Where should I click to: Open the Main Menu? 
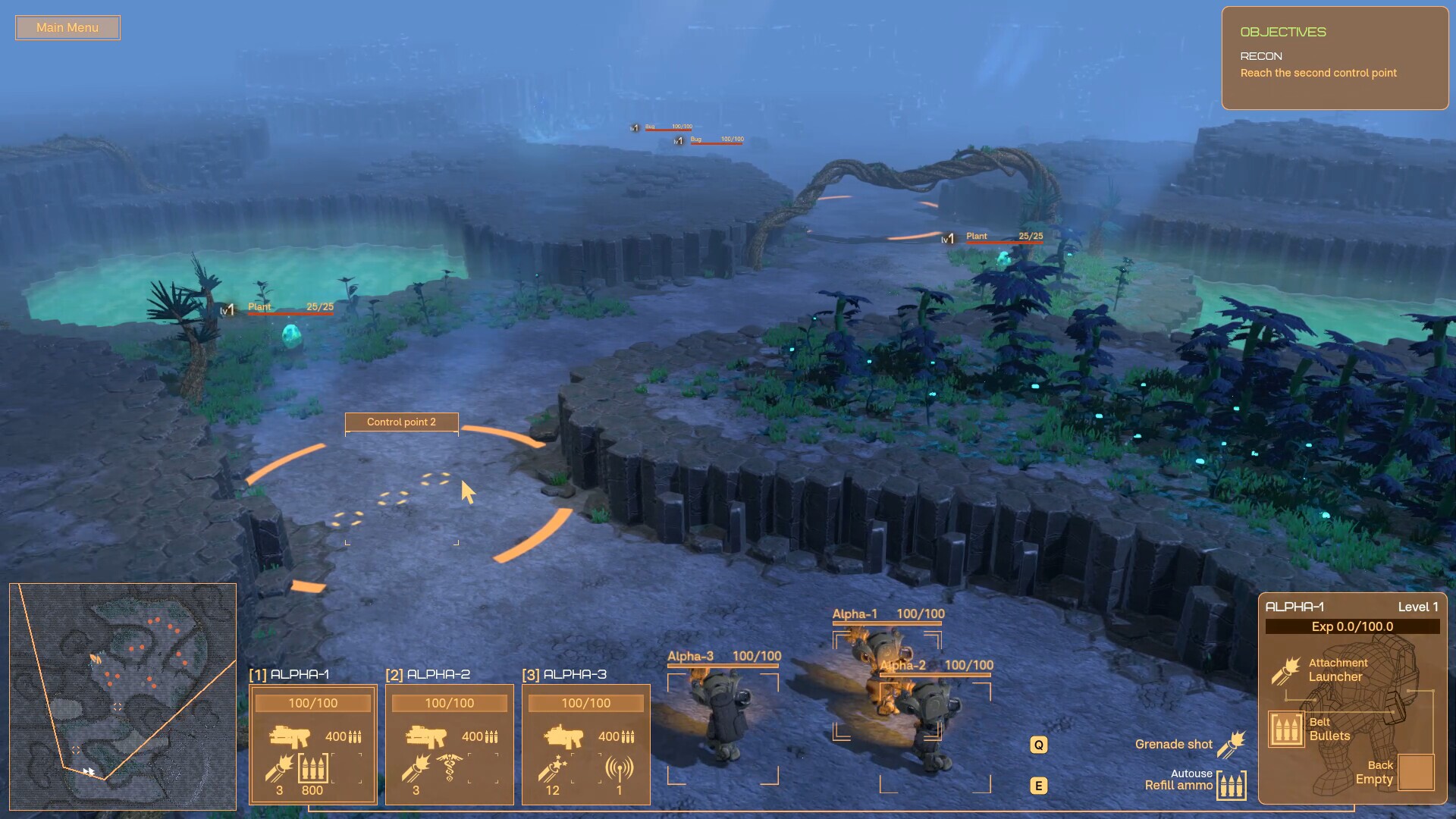(x=67, y=27)
